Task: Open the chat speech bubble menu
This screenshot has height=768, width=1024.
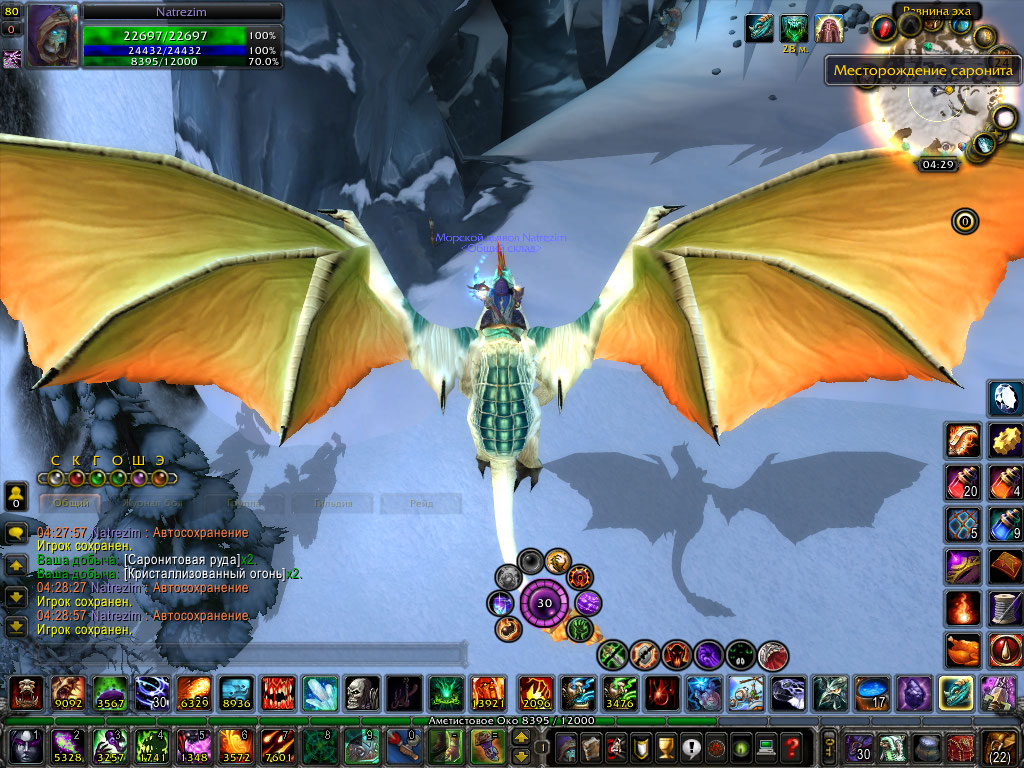Action: click(x=16, y=533)
